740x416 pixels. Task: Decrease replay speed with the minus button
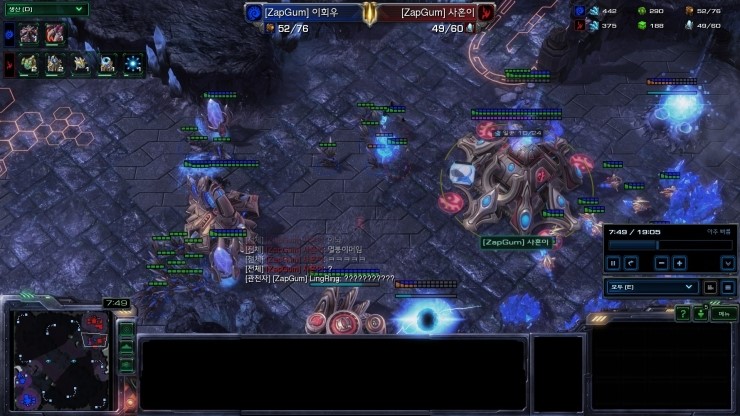coord(661,263)
